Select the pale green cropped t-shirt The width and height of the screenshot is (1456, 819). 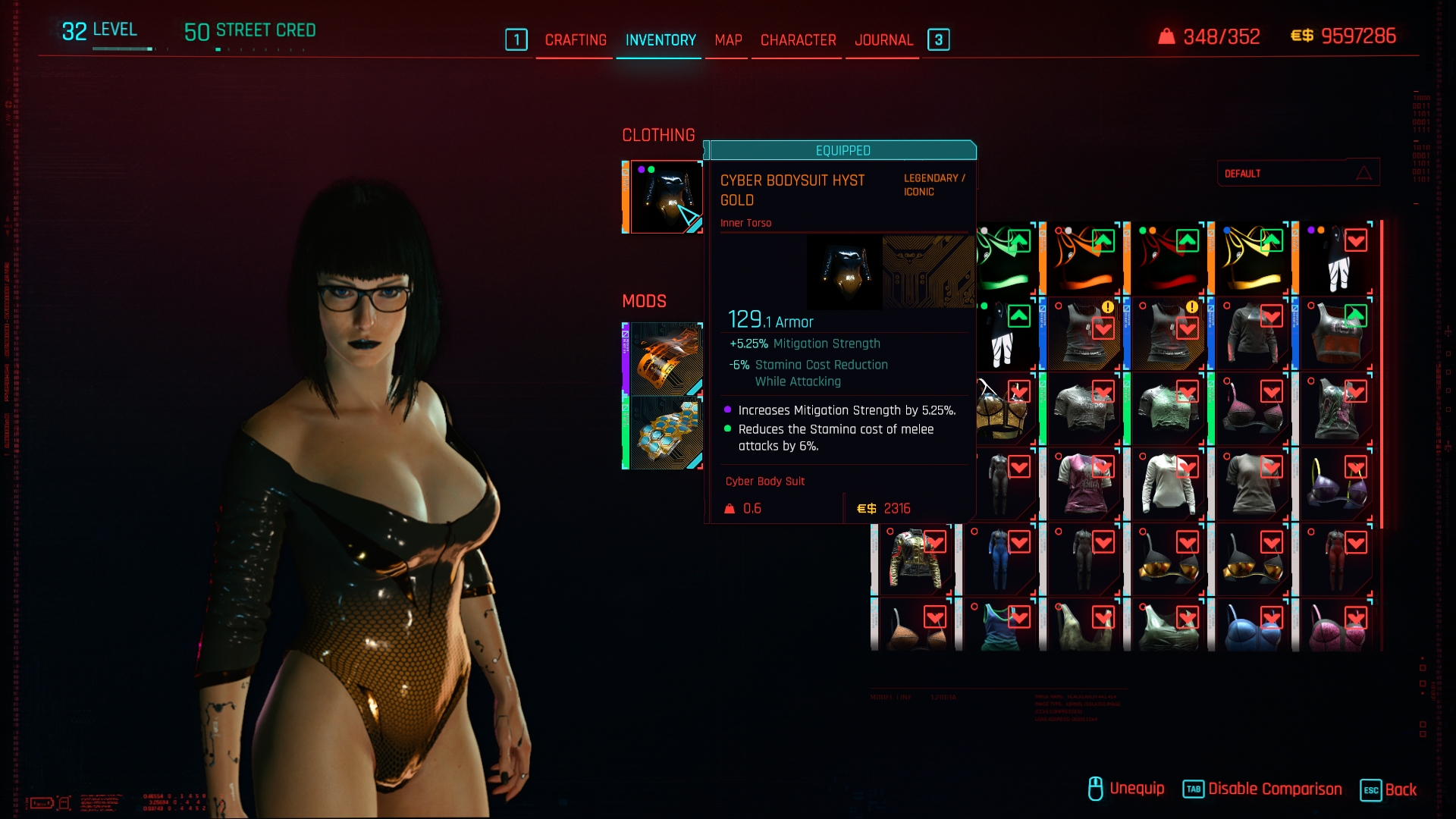[1169, 409]
